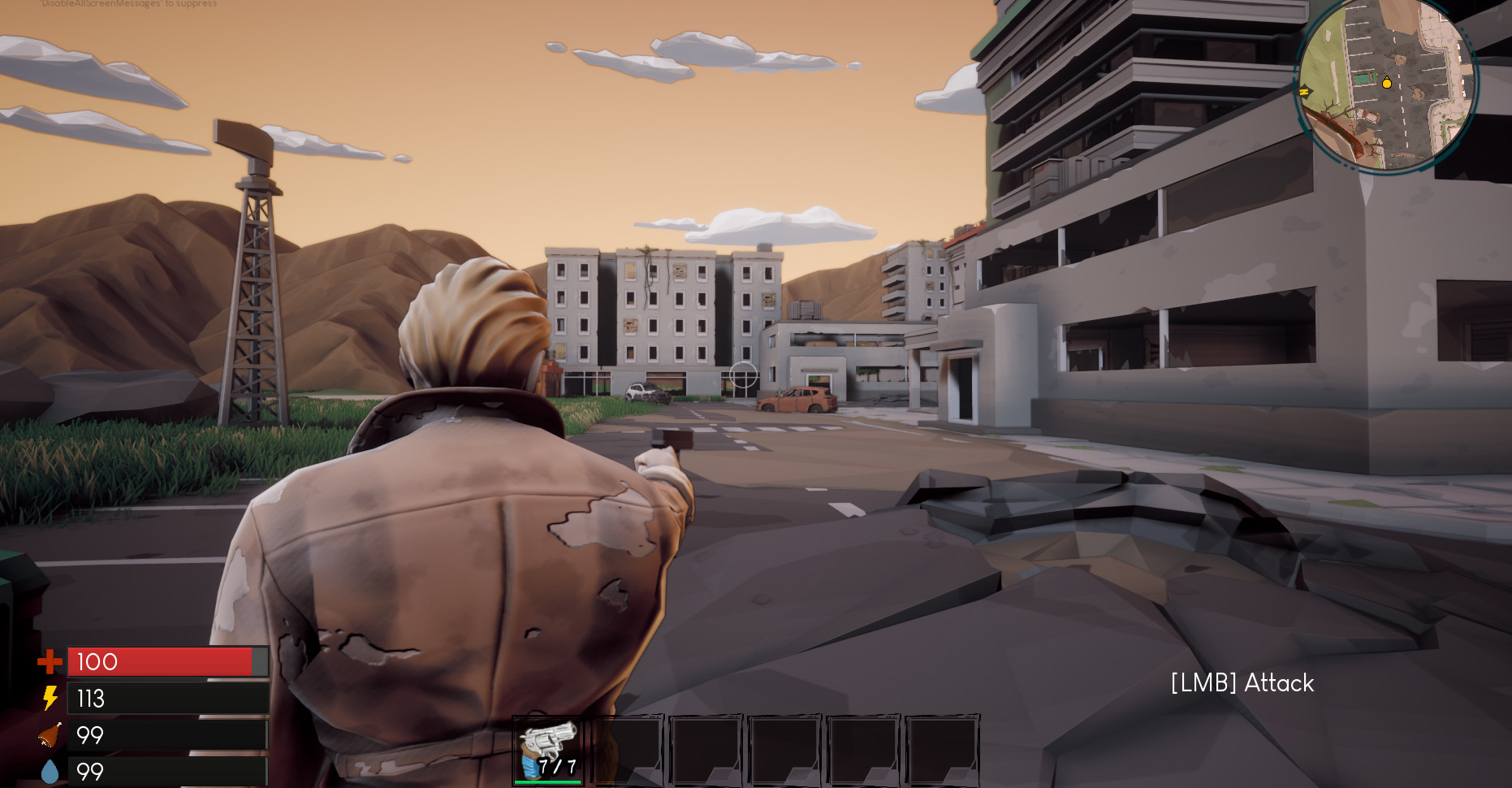
Task: Click the water droplet thirst icon
Action: point(50,770)
